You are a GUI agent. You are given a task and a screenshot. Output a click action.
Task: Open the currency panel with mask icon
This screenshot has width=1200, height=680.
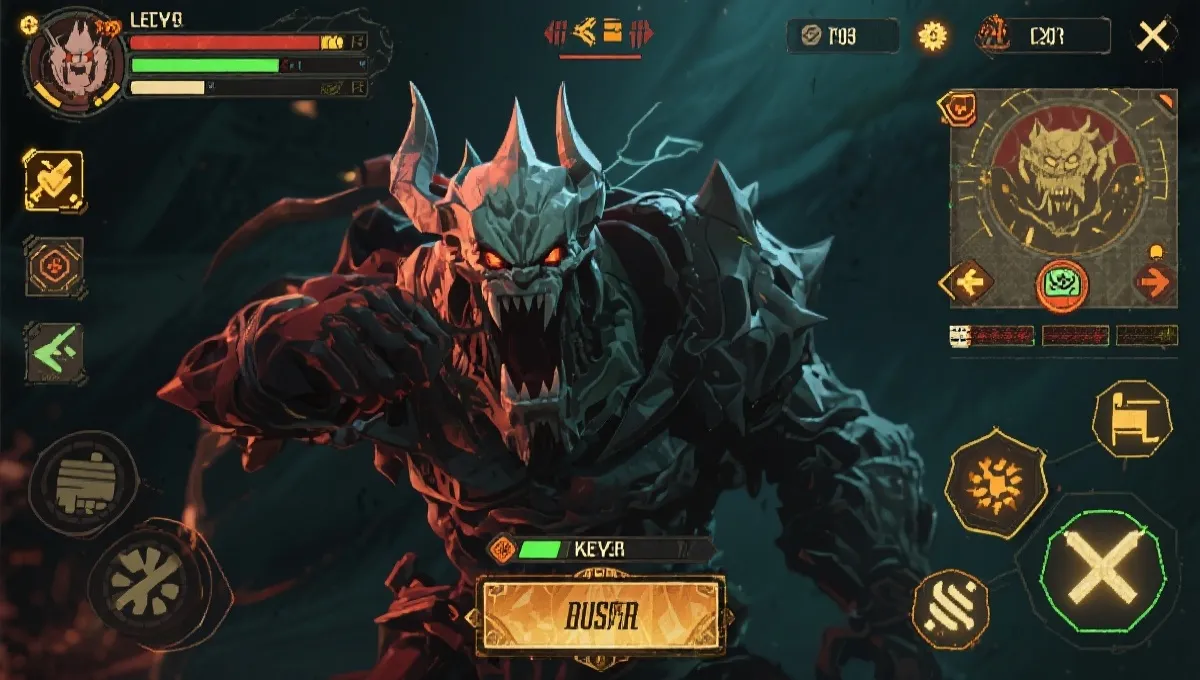[x=1043, y=37]
